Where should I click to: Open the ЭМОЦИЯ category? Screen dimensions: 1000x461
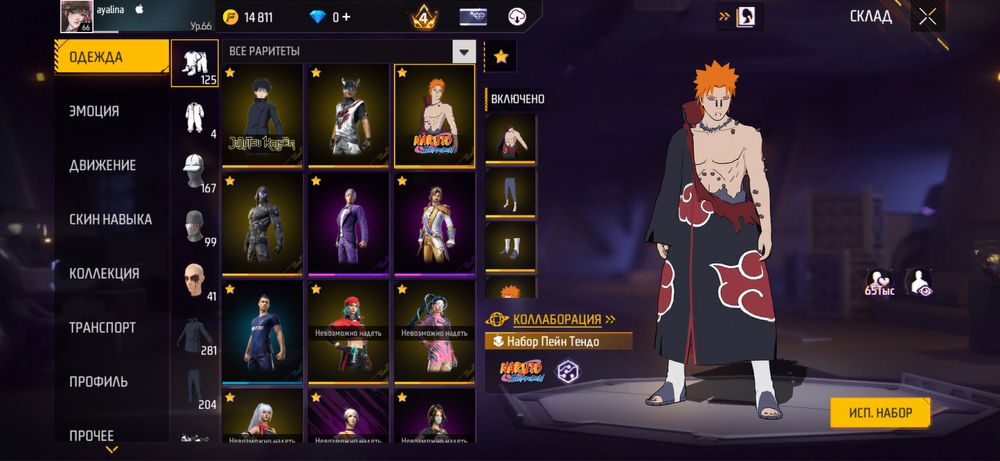point(94,111)
